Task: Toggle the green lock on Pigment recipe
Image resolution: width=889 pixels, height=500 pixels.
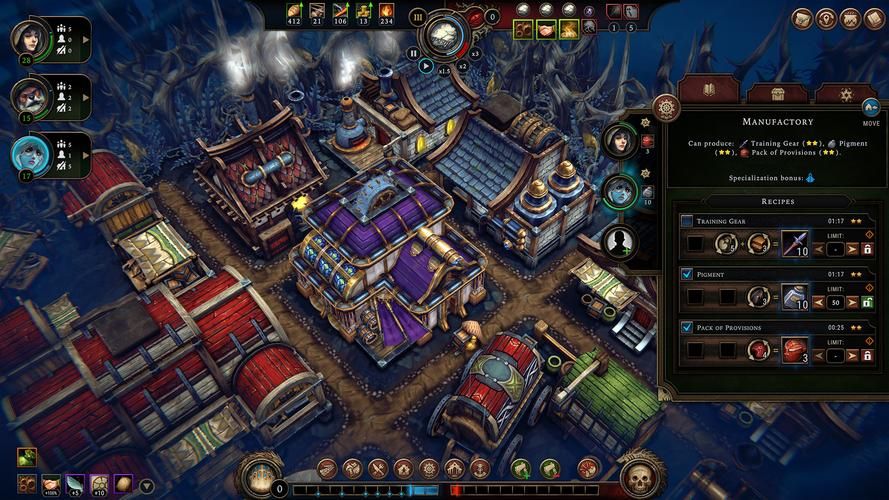Action: [867, 301]
